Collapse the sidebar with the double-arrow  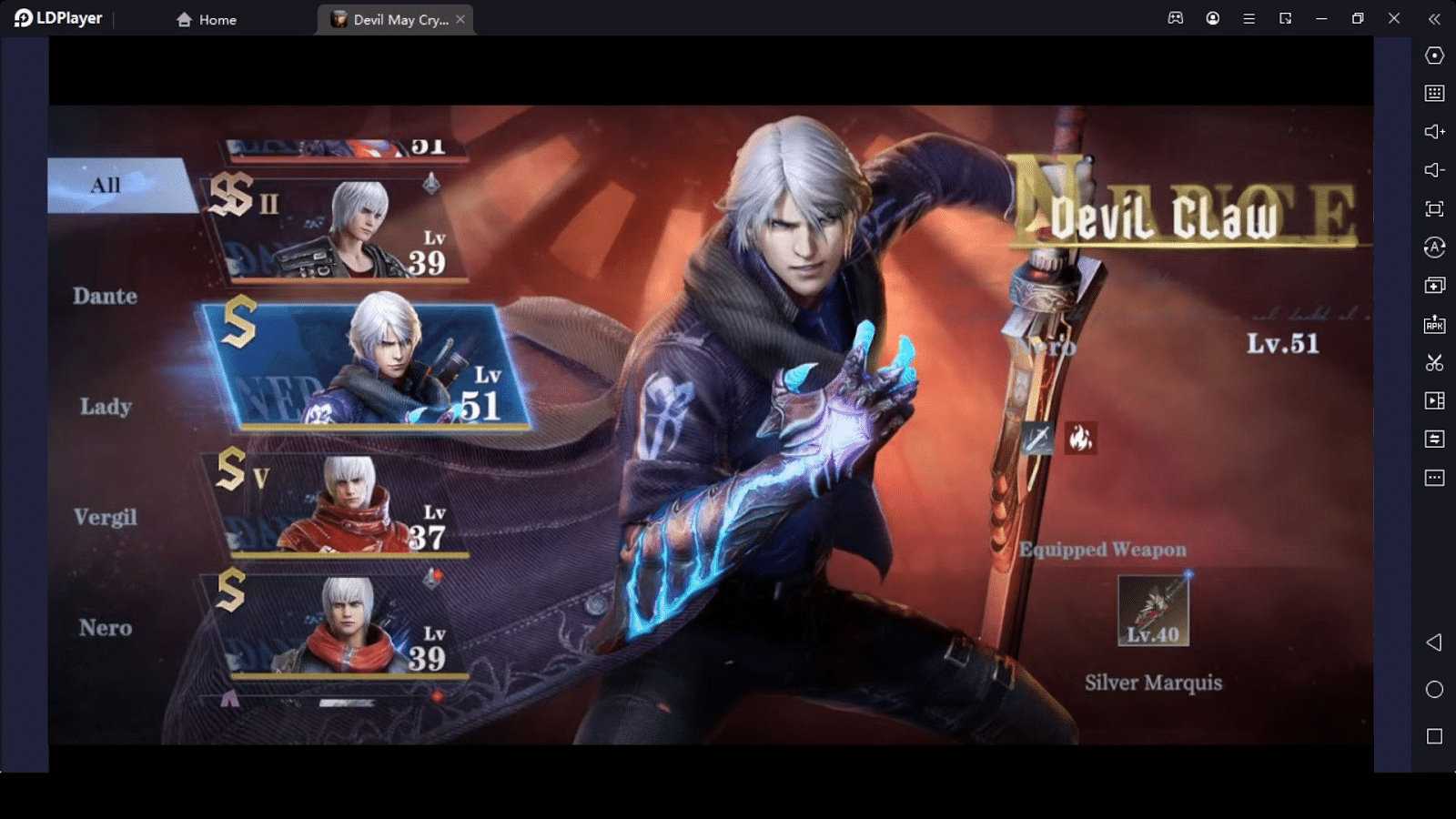click(1433, 17)
